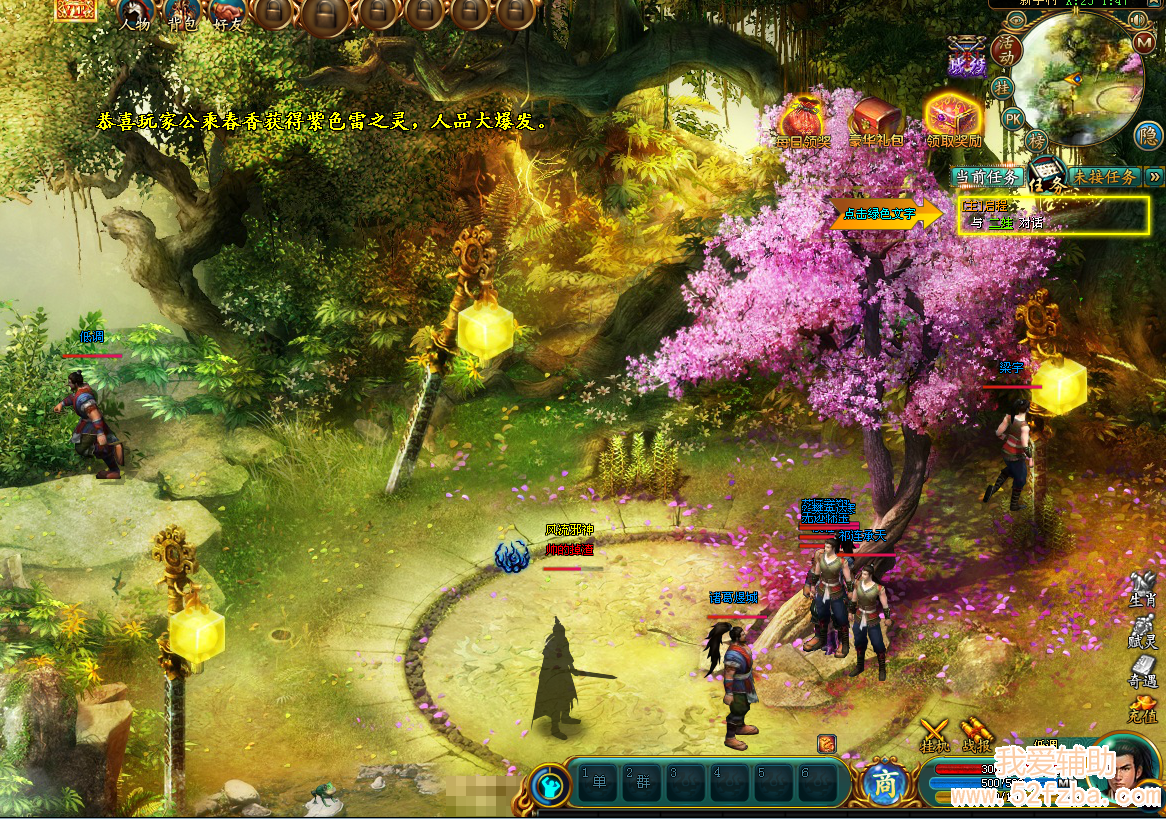Open the map with the M button

pyautogui.click(x=1145, y=43)
